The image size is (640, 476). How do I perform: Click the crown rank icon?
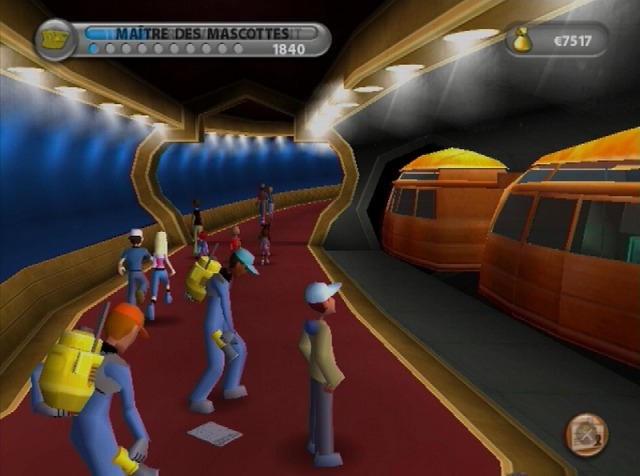[55, 39]
